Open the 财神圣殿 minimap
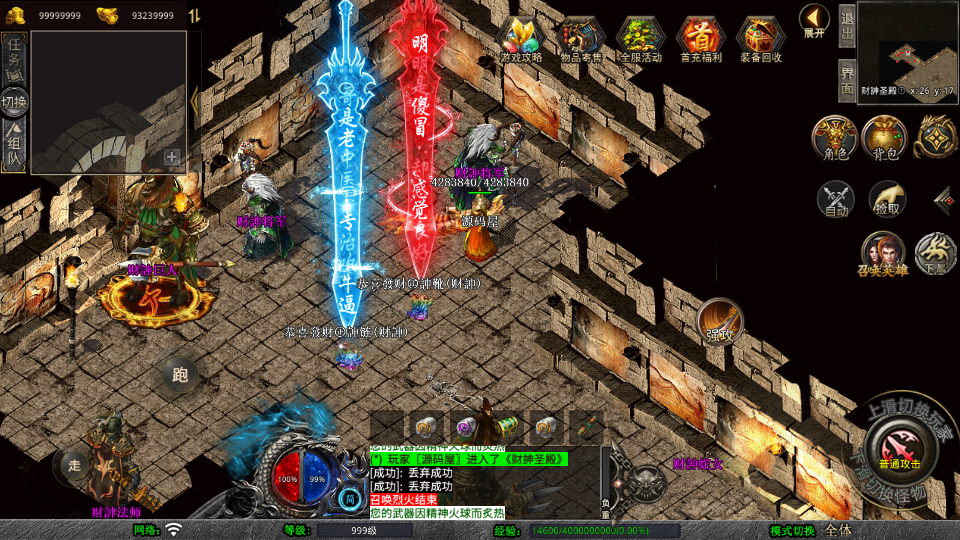 point(906,48)
